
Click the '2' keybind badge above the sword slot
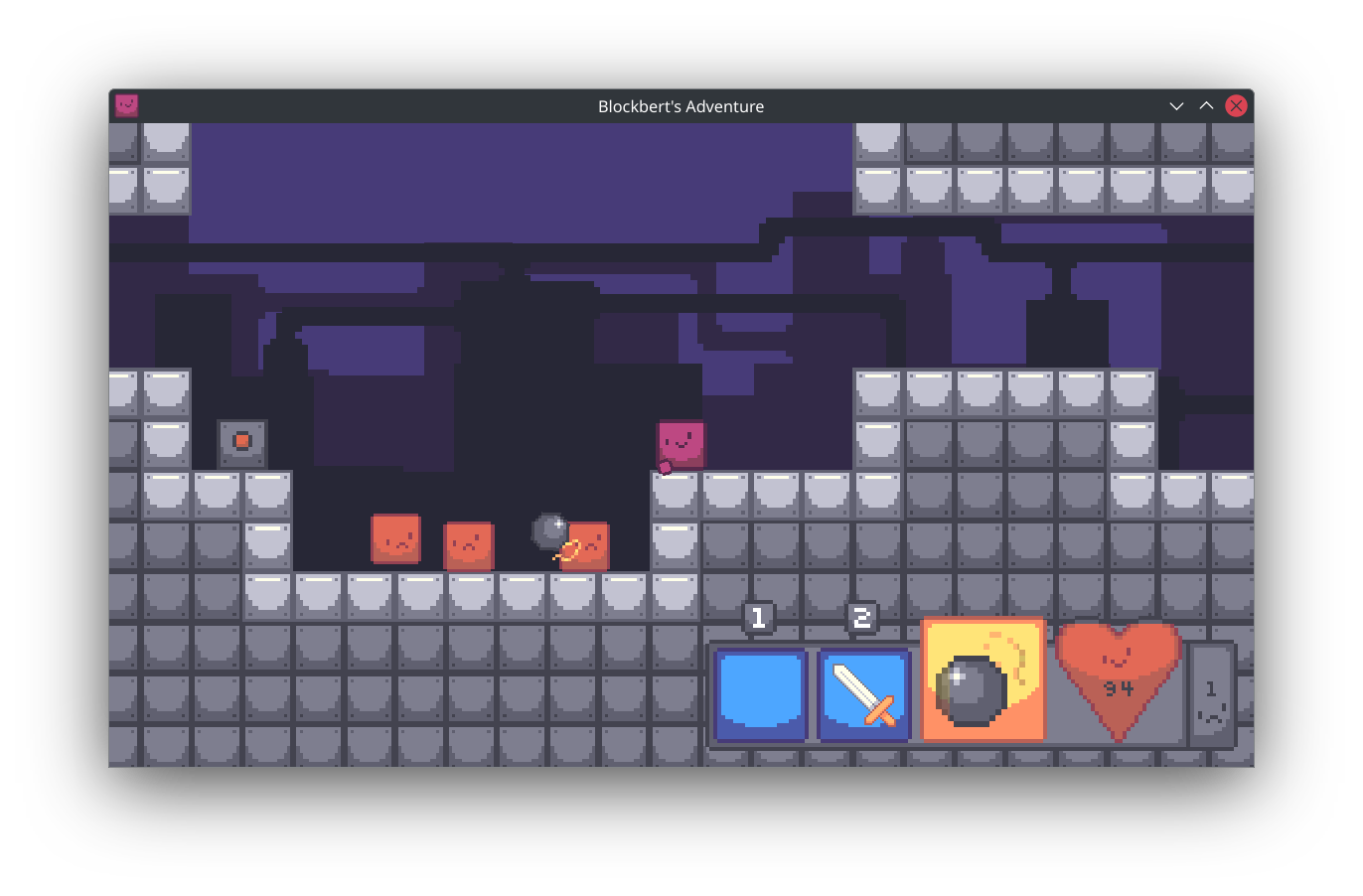tap(862, 617)
